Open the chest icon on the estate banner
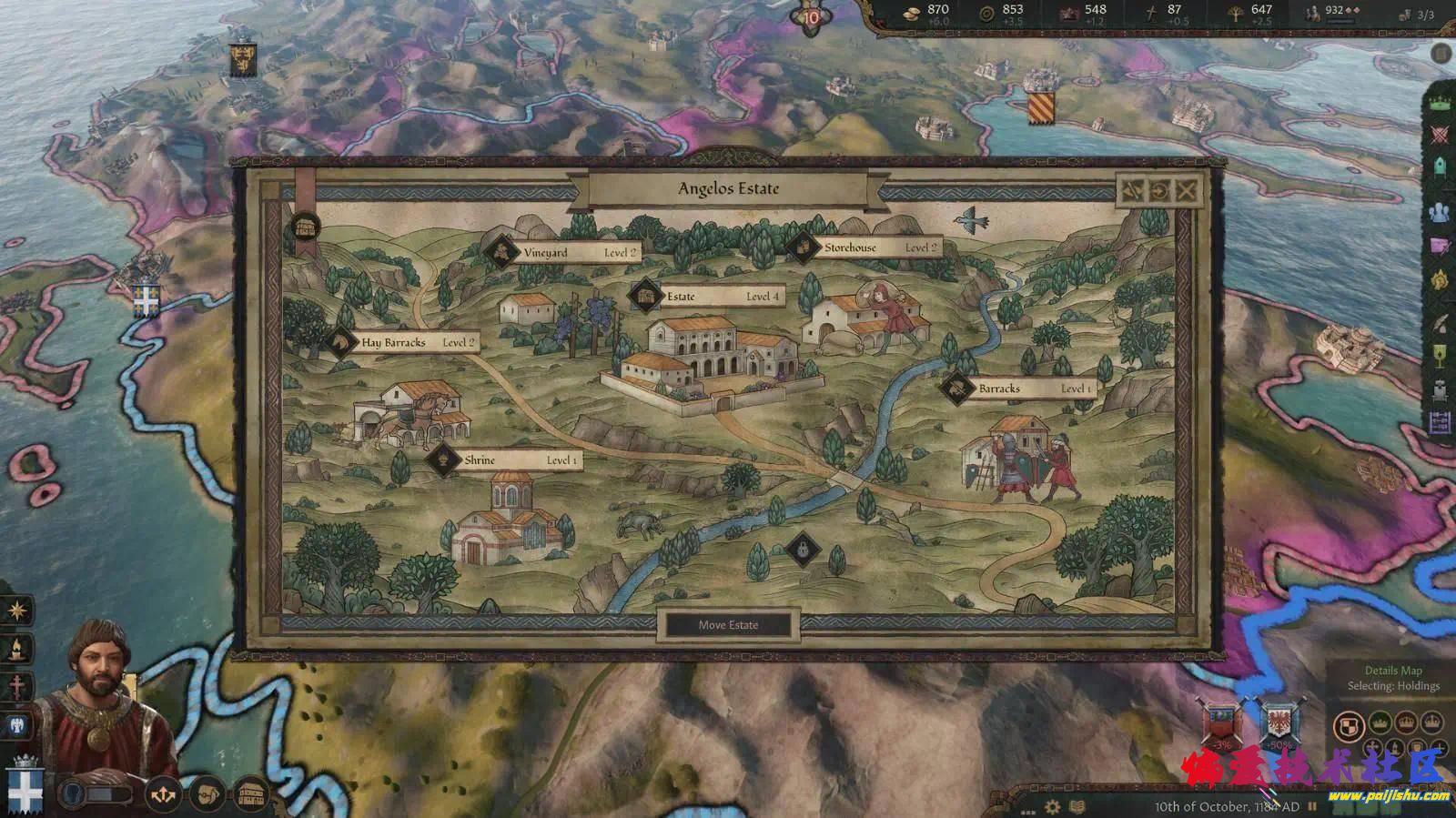Viewport: 1456px width, 818px height. click(x=306, y=226)
